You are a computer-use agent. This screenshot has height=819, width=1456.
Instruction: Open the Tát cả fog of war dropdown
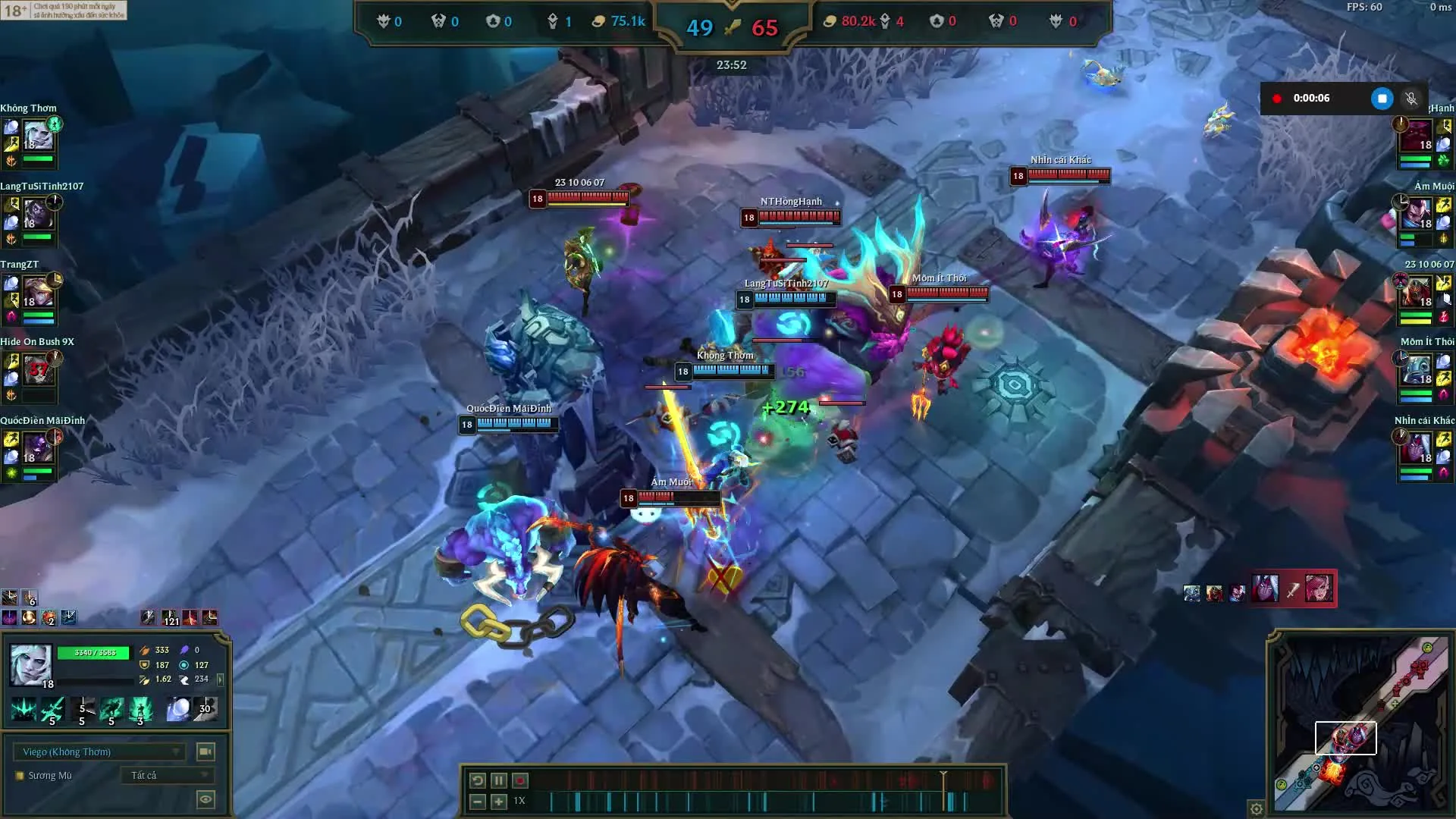point(167,775)
